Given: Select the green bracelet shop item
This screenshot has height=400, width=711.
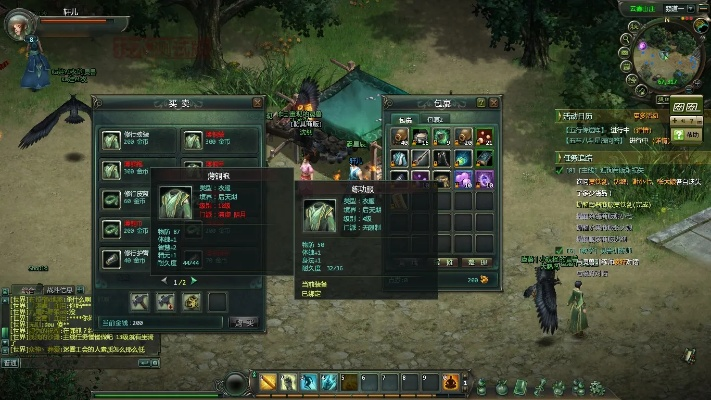Looking at the screenshot, I should click(112, 199).
